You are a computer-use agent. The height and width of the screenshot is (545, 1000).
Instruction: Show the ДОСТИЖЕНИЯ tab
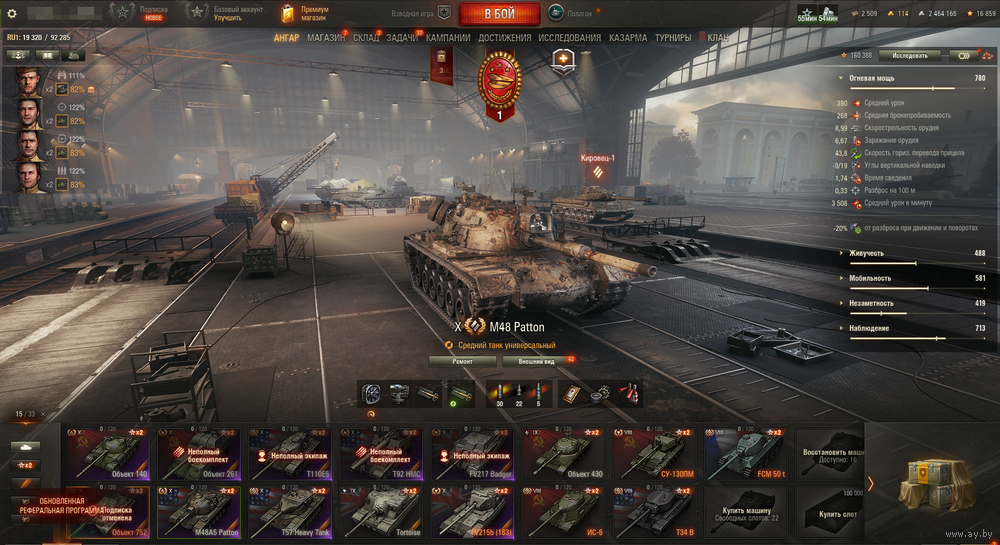[505, 38]
